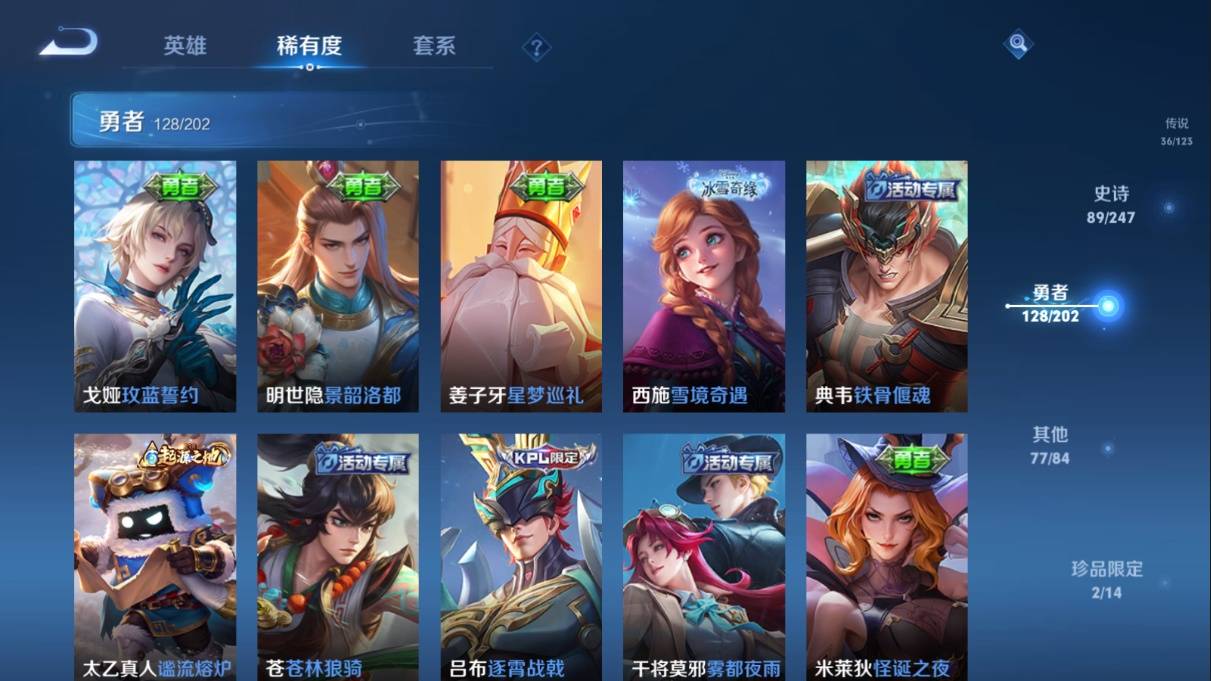This screenshot has height=681, width=1211.
Task: Open the 姜子牙 星梦巡礼 skin card
Action: 521,286
